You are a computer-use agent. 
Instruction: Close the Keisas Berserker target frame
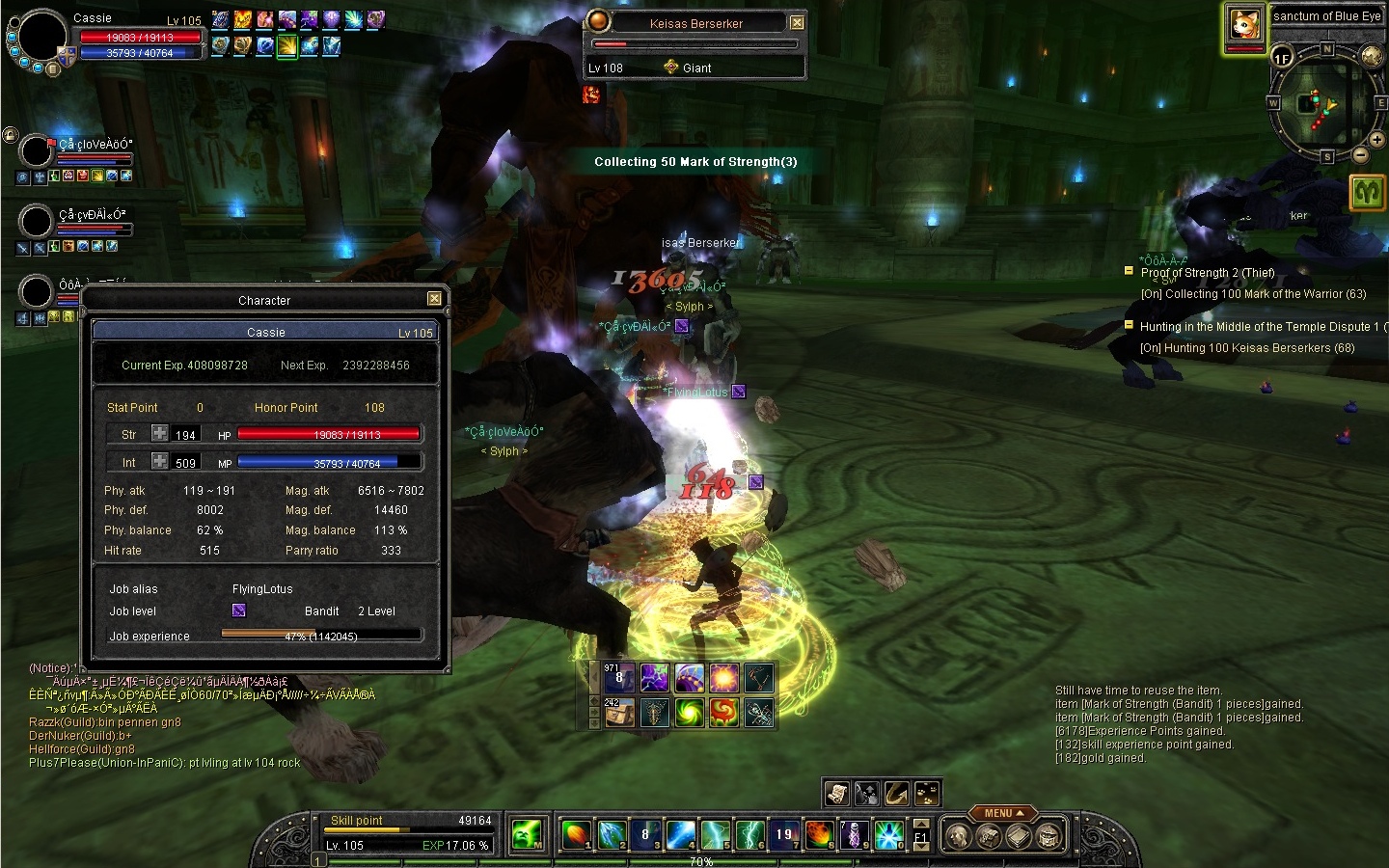[x=797, y=23]
